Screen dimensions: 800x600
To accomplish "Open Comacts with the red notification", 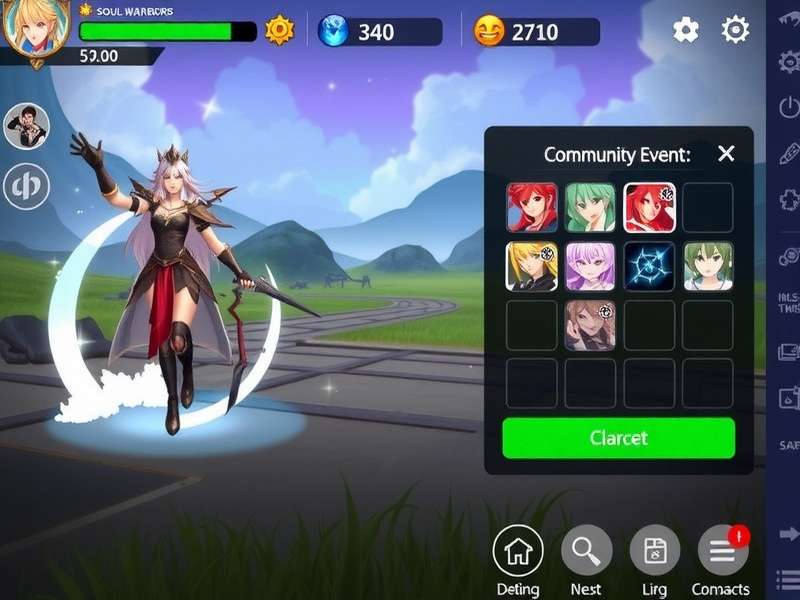I will pos(722,551).
